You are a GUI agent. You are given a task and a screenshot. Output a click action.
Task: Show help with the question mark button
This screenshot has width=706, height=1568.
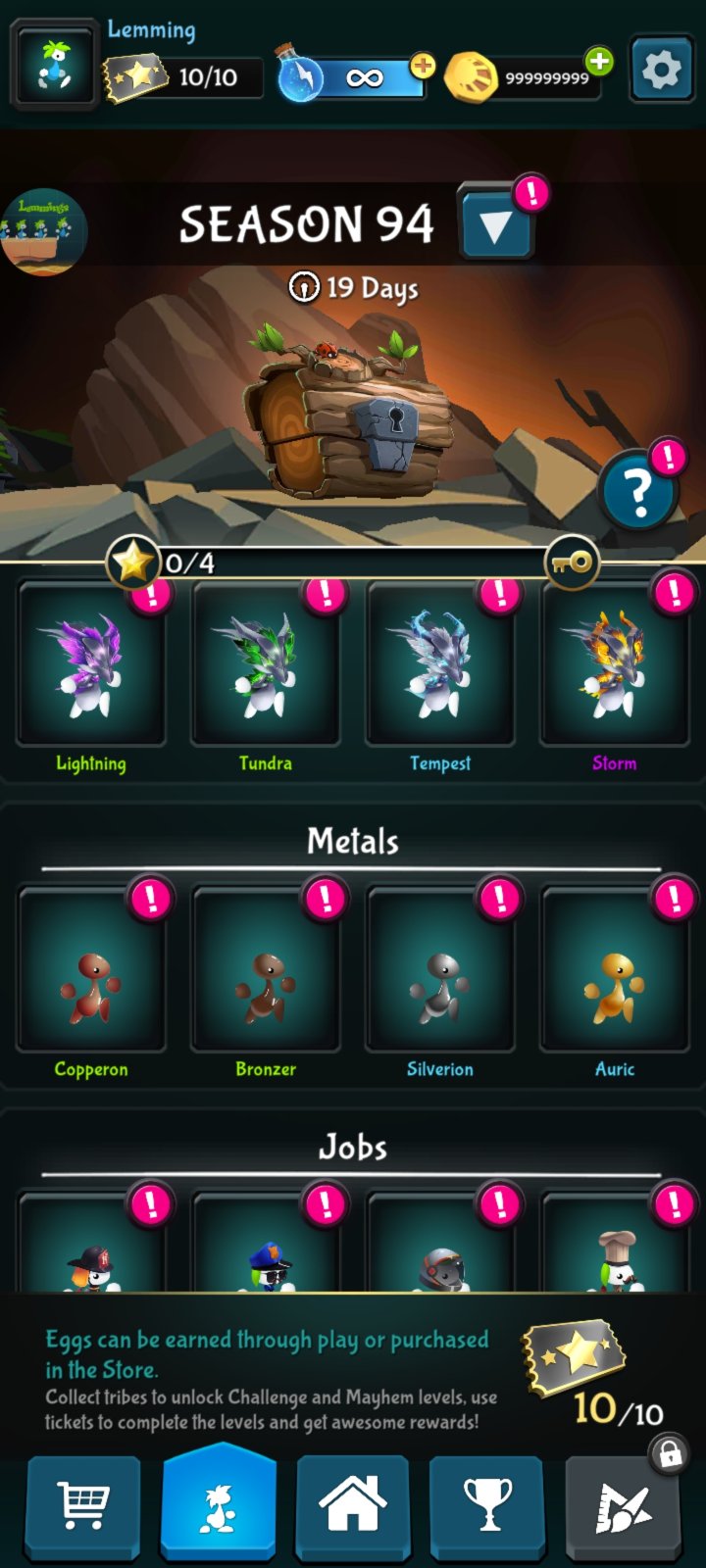pyautogui.click(x=638, y=491)
